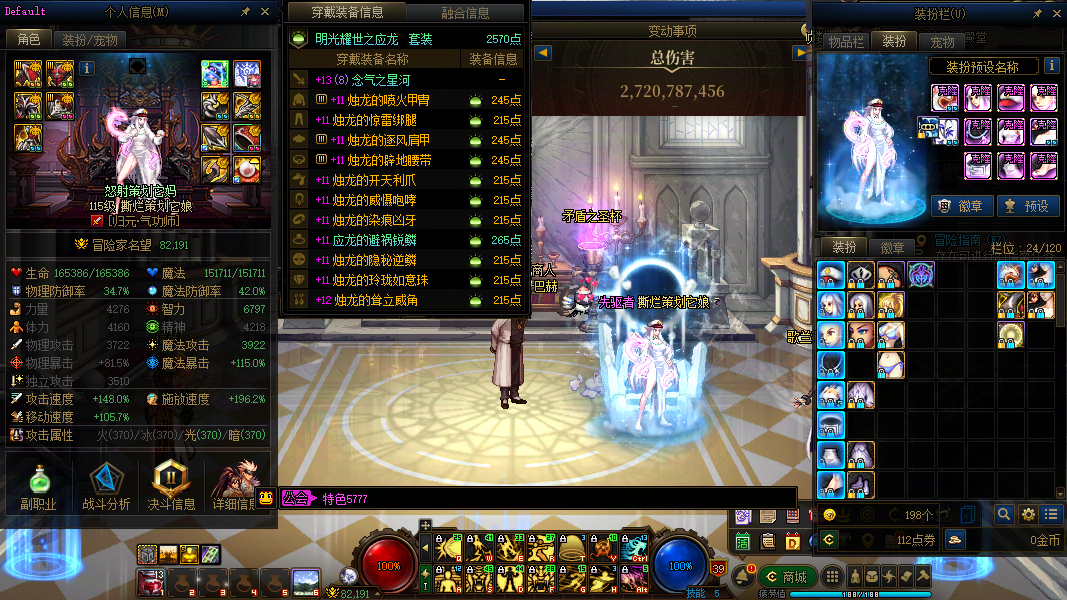Open the 战斗分析 combat analysis panel
The width and height of the screenshot is (1067, 600).
104,486
